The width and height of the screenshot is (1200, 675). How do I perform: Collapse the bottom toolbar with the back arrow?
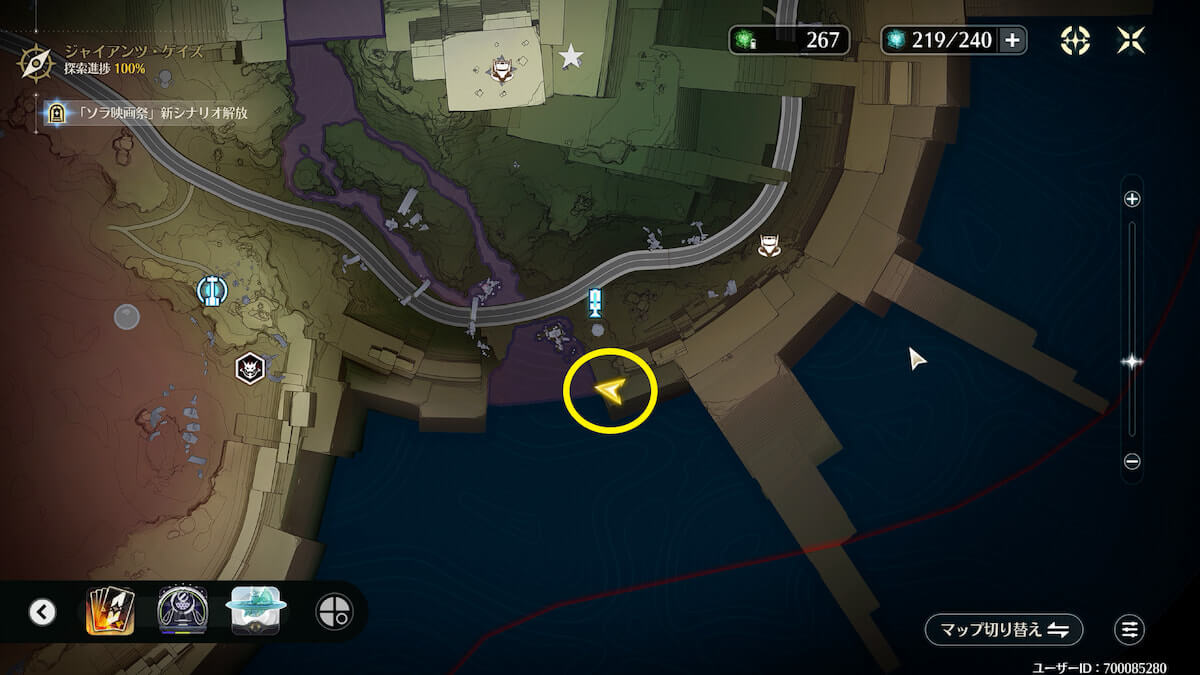point(42,611)
